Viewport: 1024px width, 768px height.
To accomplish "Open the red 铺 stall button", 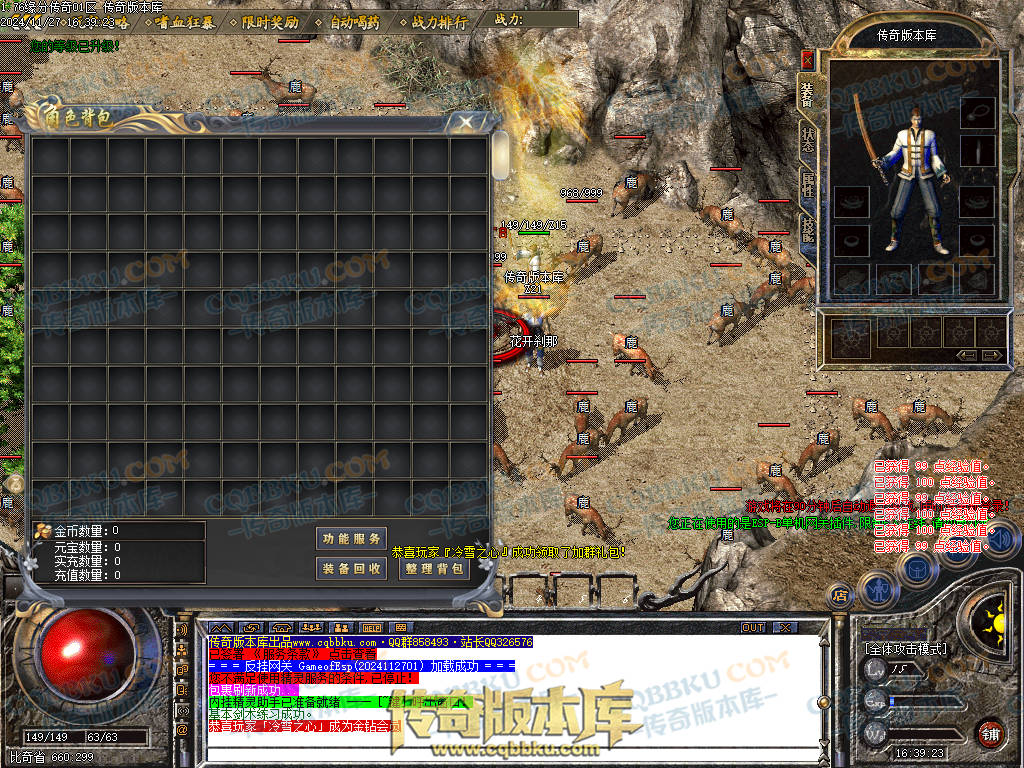I will pyautogui.click(x=990, y=732).
